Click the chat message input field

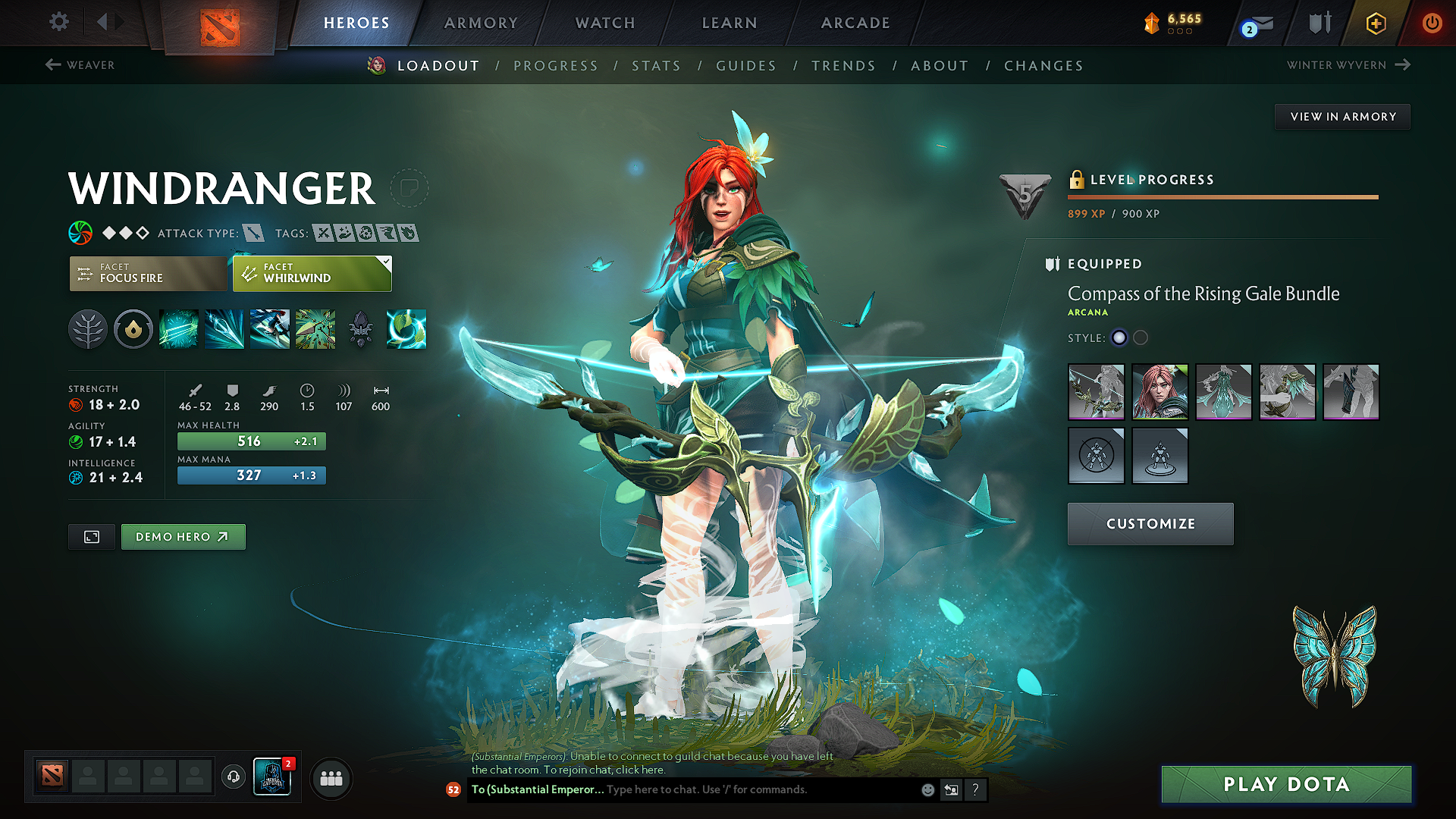click(758, 789)
